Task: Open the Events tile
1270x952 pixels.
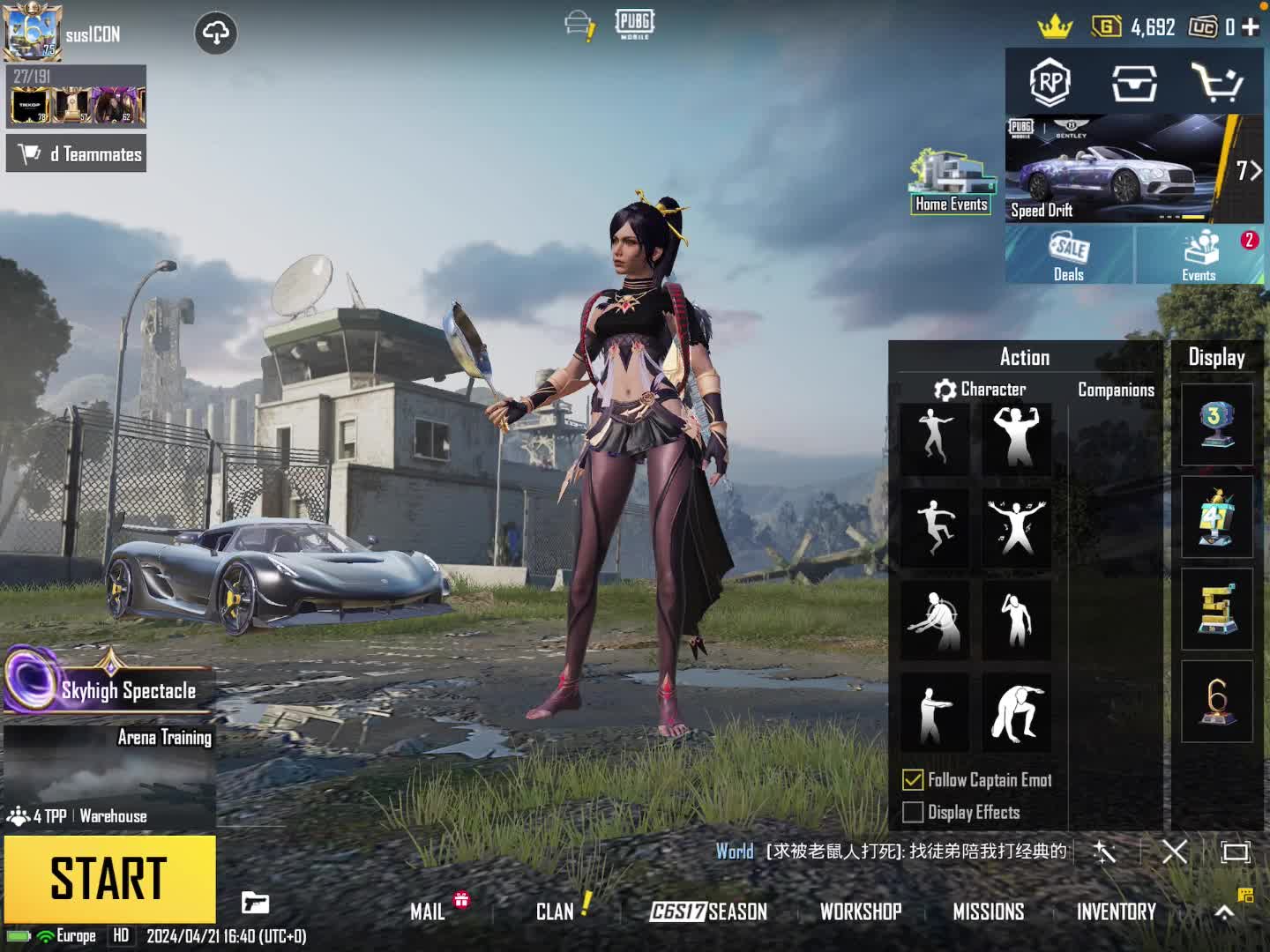Action: pyautogui.click(x=1199, y=255)
